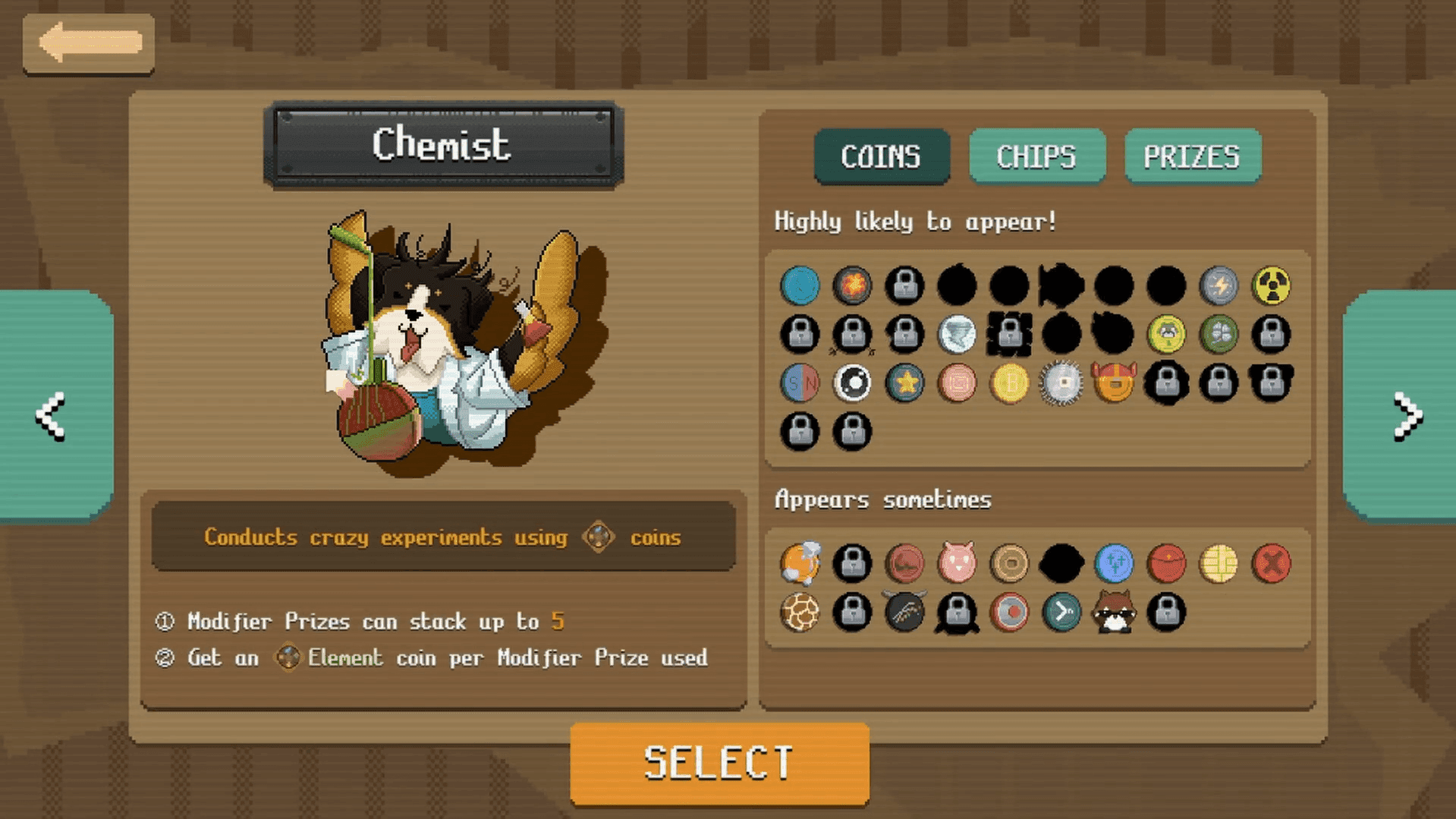Inspect the fiery explosion coin

click(852, 285)
